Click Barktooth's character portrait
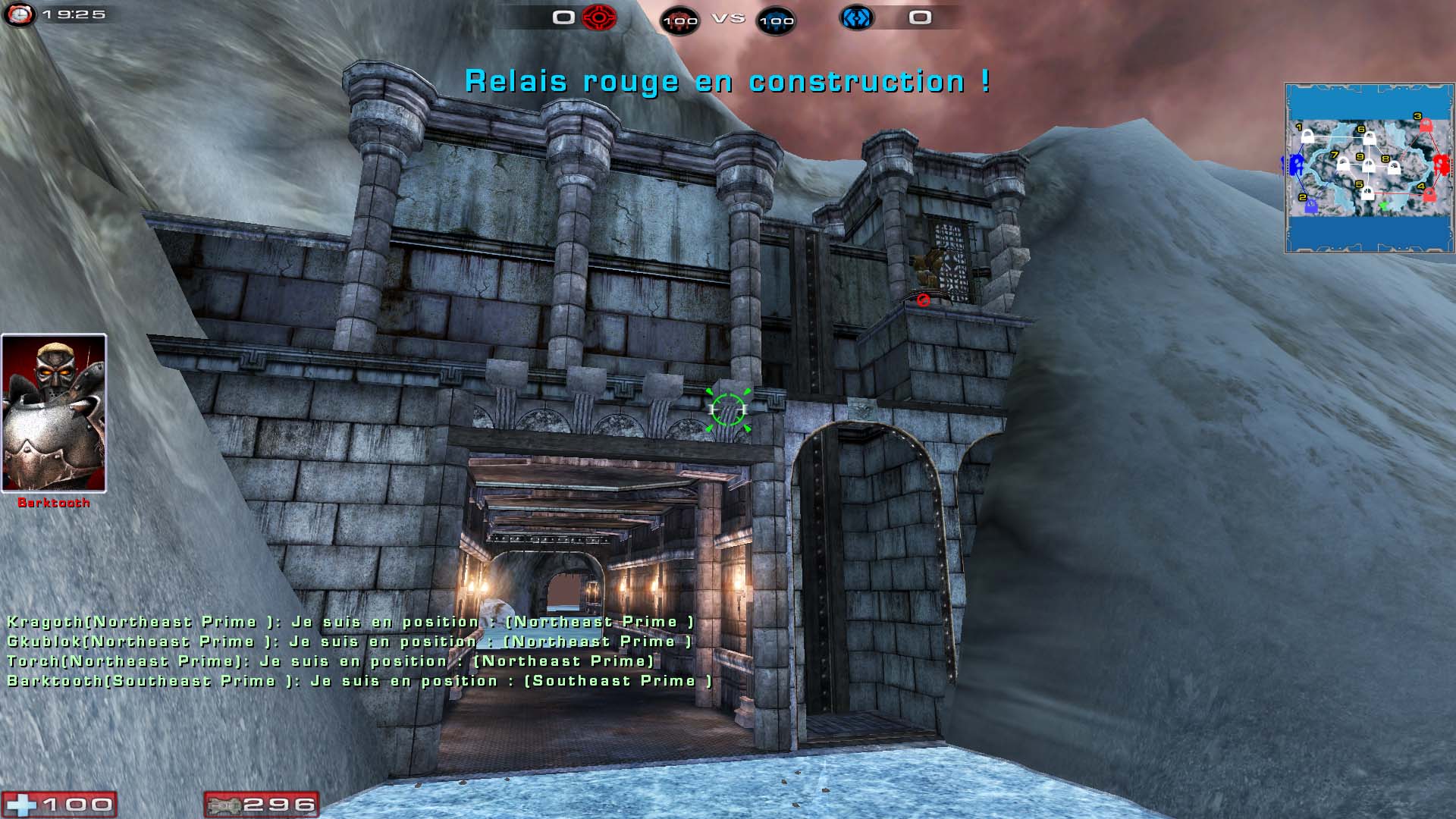 (54, 413)
